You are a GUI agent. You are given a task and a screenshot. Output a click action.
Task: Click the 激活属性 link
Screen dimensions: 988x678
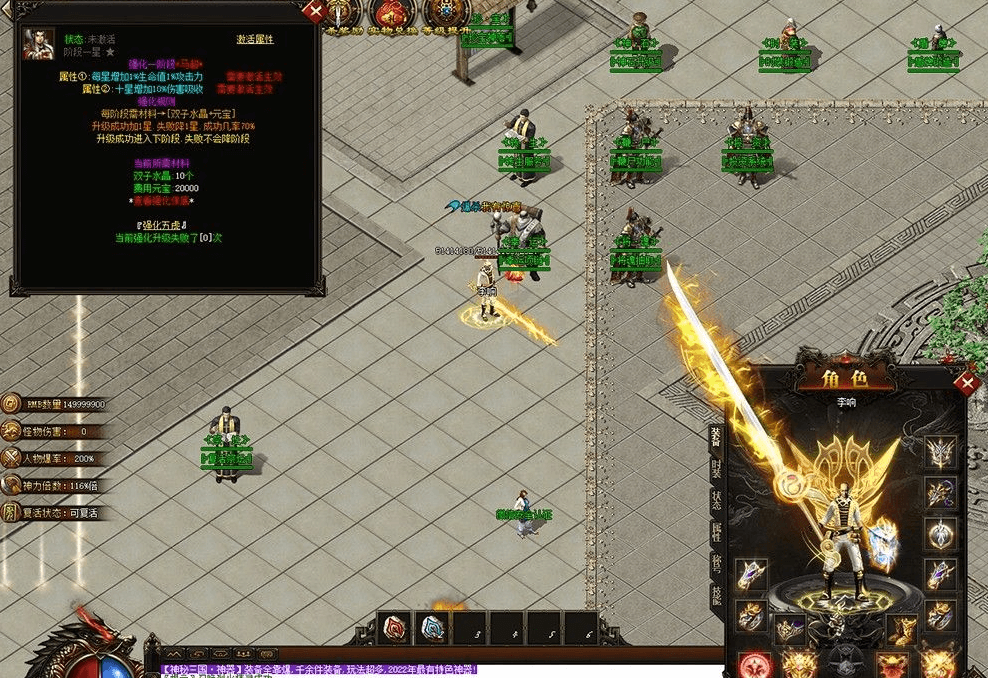pyautogui.click(x=255, y=39)
